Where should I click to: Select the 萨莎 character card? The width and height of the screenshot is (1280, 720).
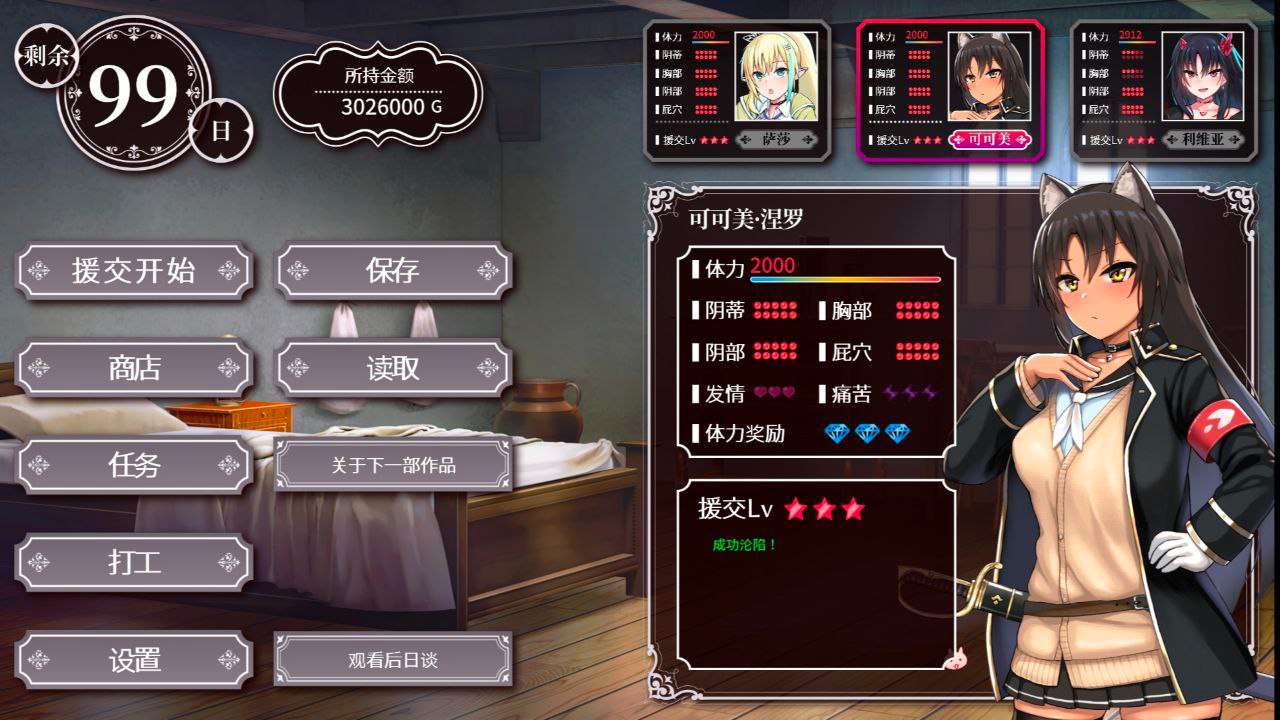(737, 90)
